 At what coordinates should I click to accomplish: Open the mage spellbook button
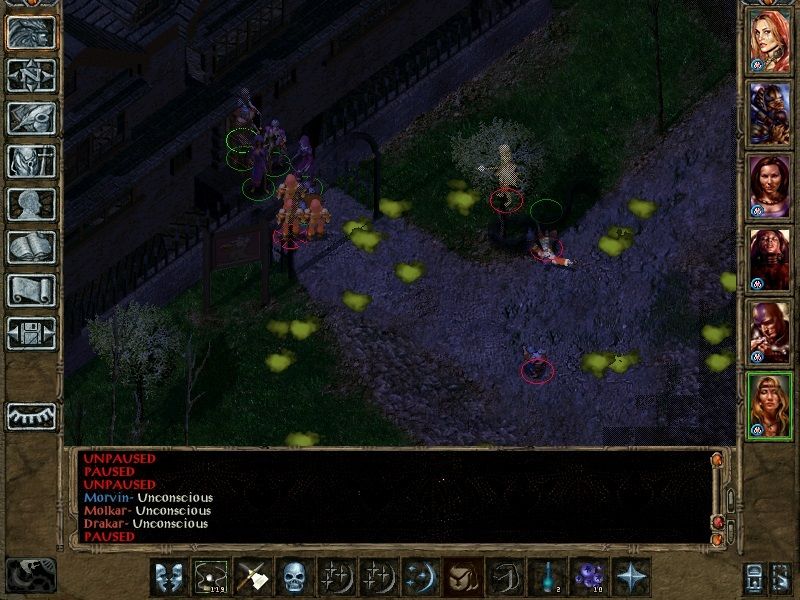(31, 247)
